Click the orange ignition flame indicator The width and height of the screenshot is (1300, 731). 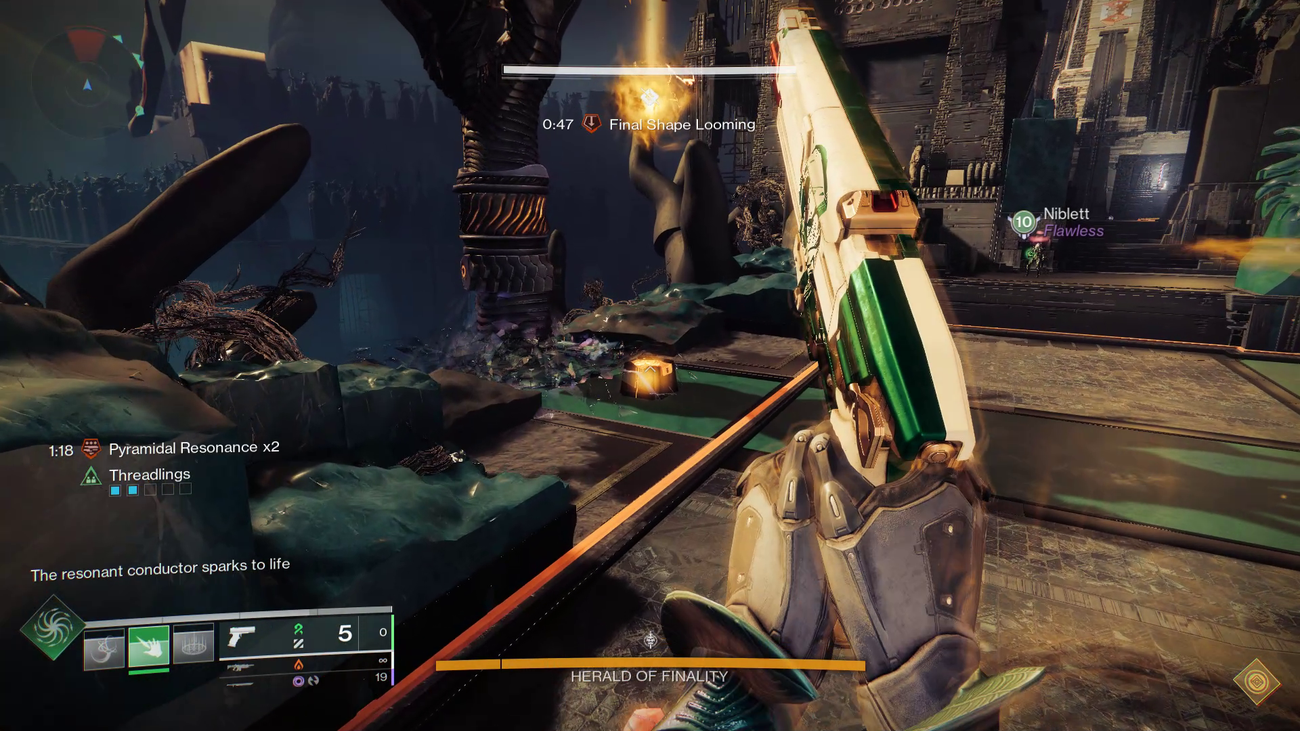click(300, 664)
